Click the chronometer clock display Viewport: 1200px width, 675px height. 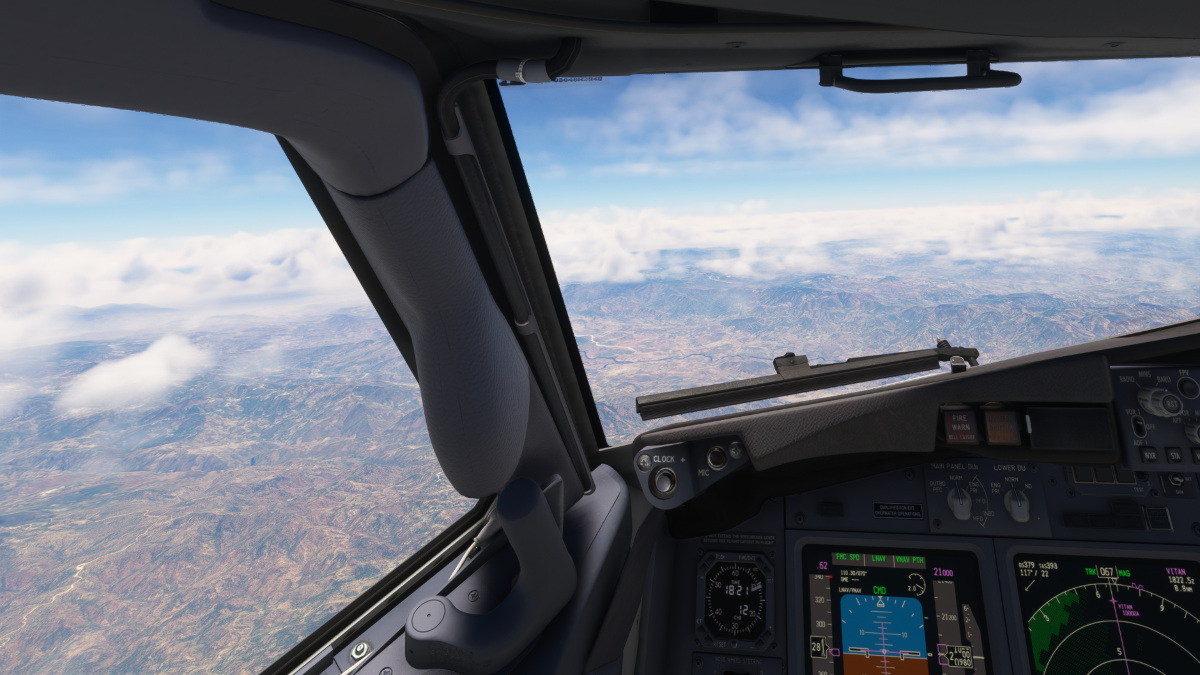735,600
